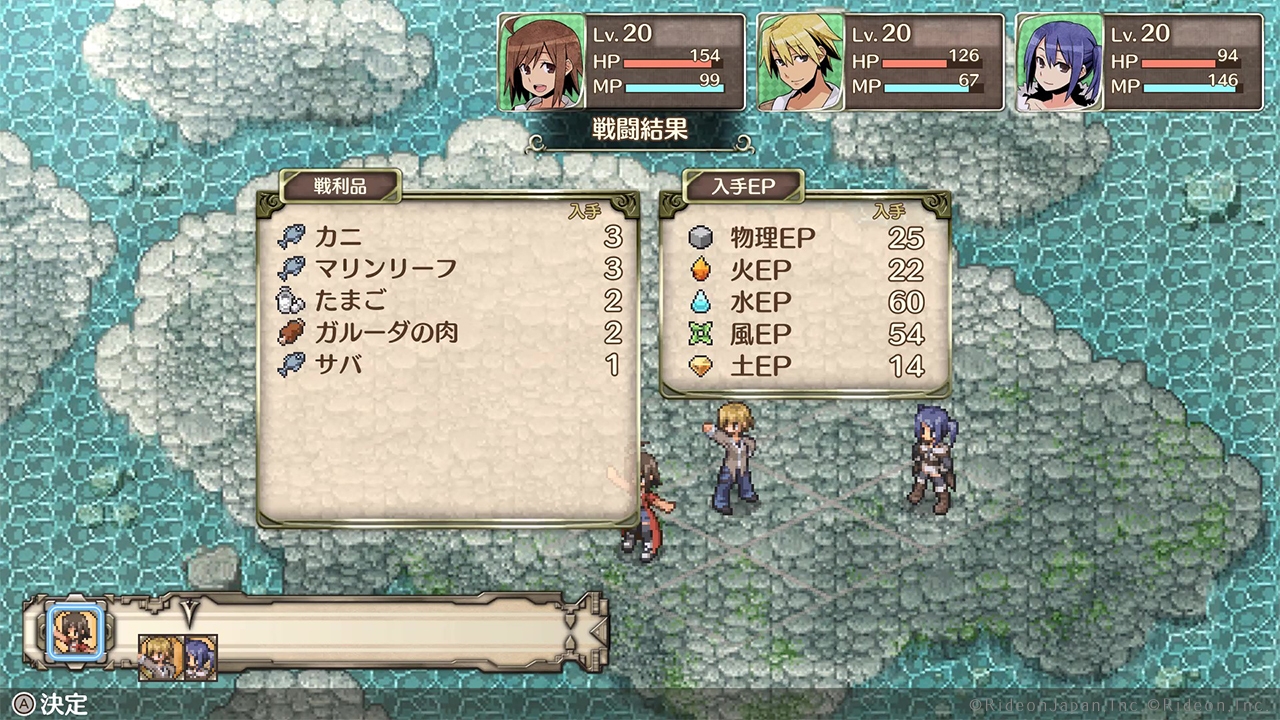Select the カニ loot row
Image resolution: width=1280 pixels, height=720 pixels.
[450, 238]
